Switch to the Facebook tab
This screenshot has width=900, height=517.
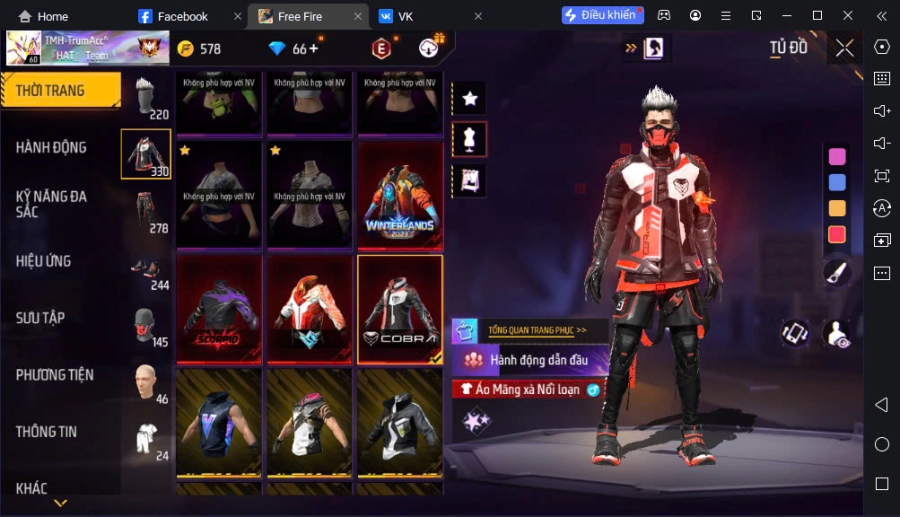click(182, 16)
